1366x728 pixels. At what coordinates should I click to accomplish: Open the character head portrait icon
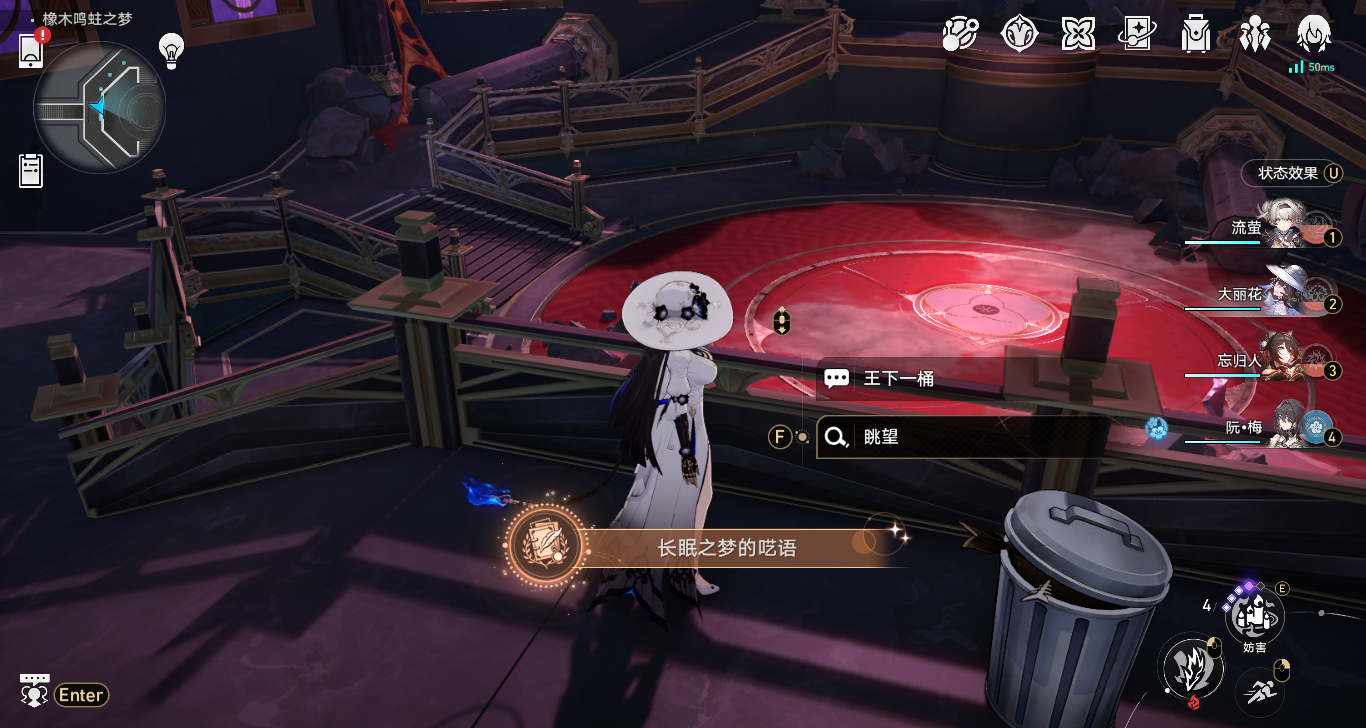pos(1312,34)
